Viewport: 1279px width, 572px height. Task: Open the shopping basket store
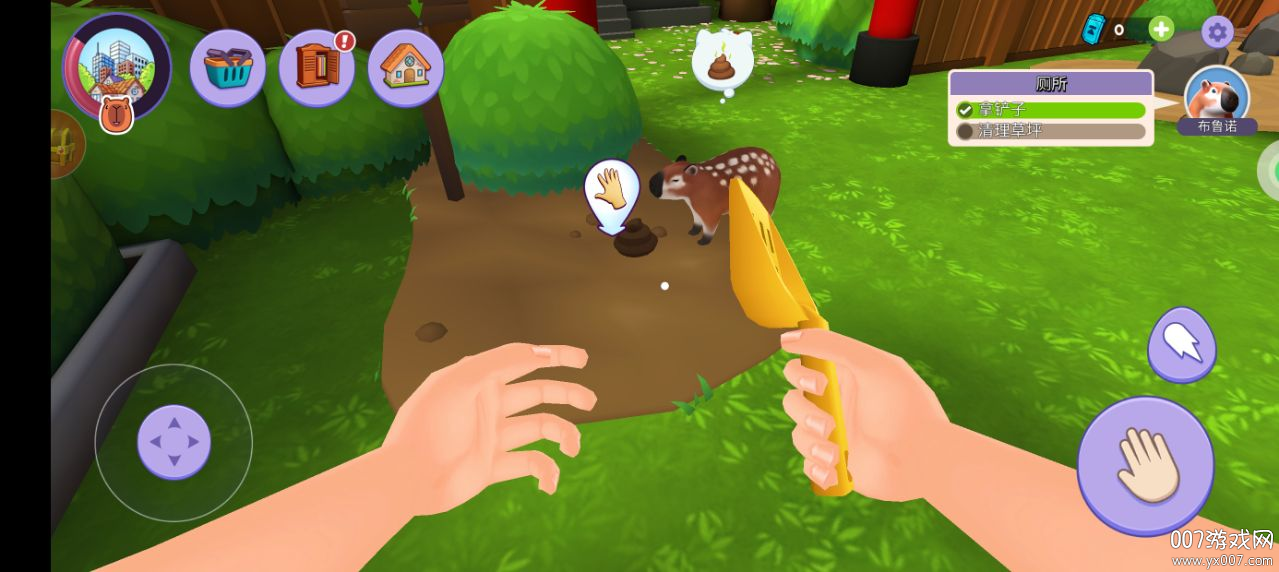[227, 68]
